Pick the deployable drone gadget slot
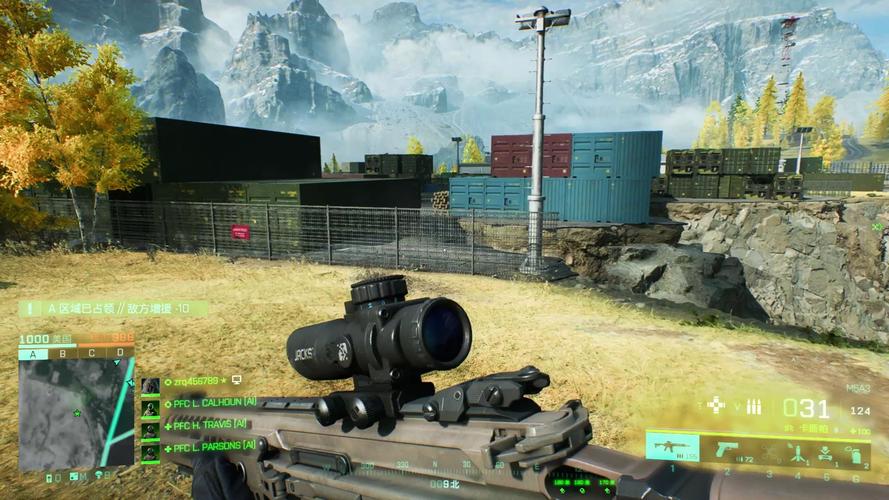889x500 pixels. (x=827, y=452)
